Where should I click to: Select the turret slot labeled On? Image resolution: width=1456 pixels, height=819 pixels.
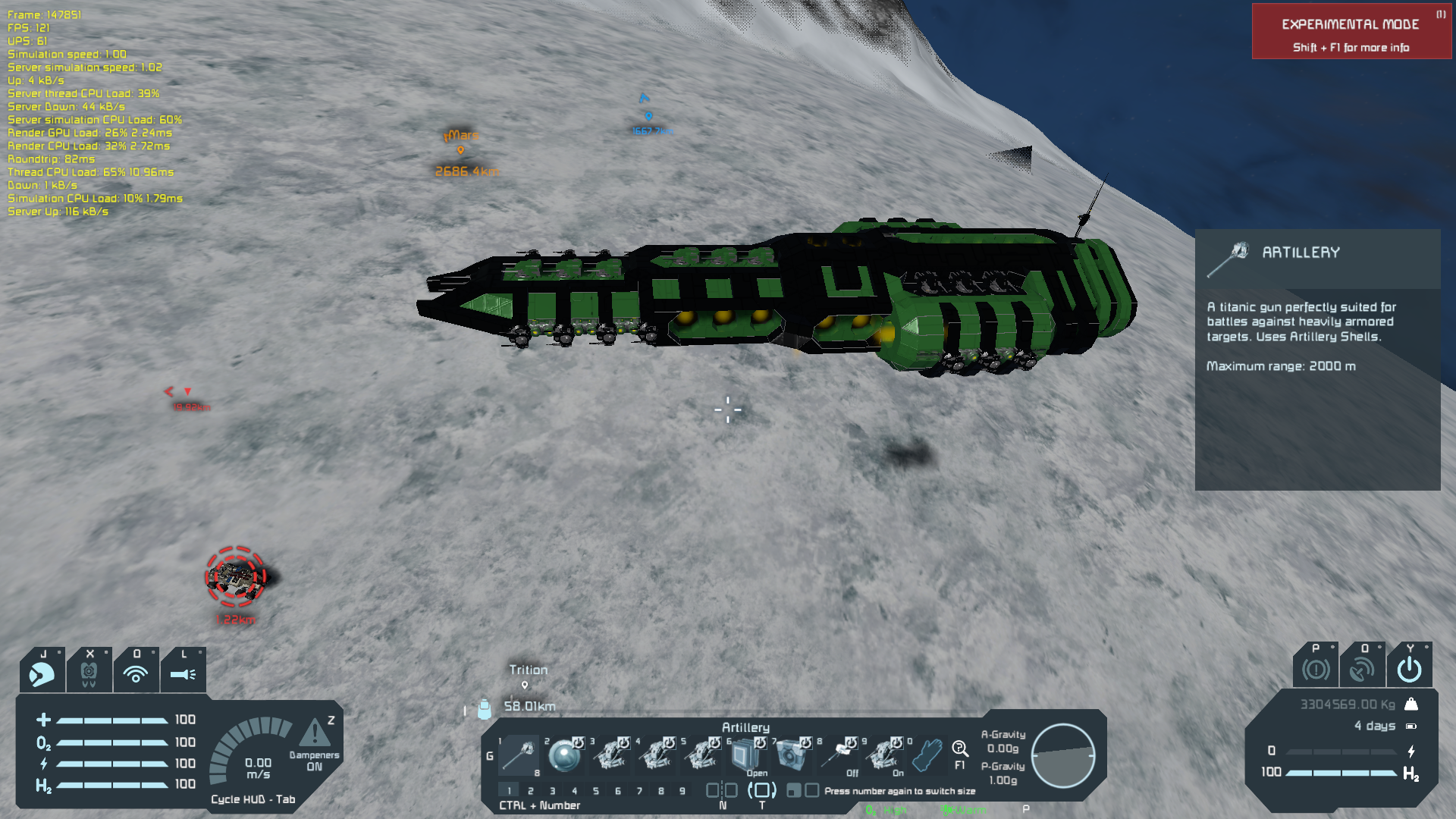click(x=883, y=755)
